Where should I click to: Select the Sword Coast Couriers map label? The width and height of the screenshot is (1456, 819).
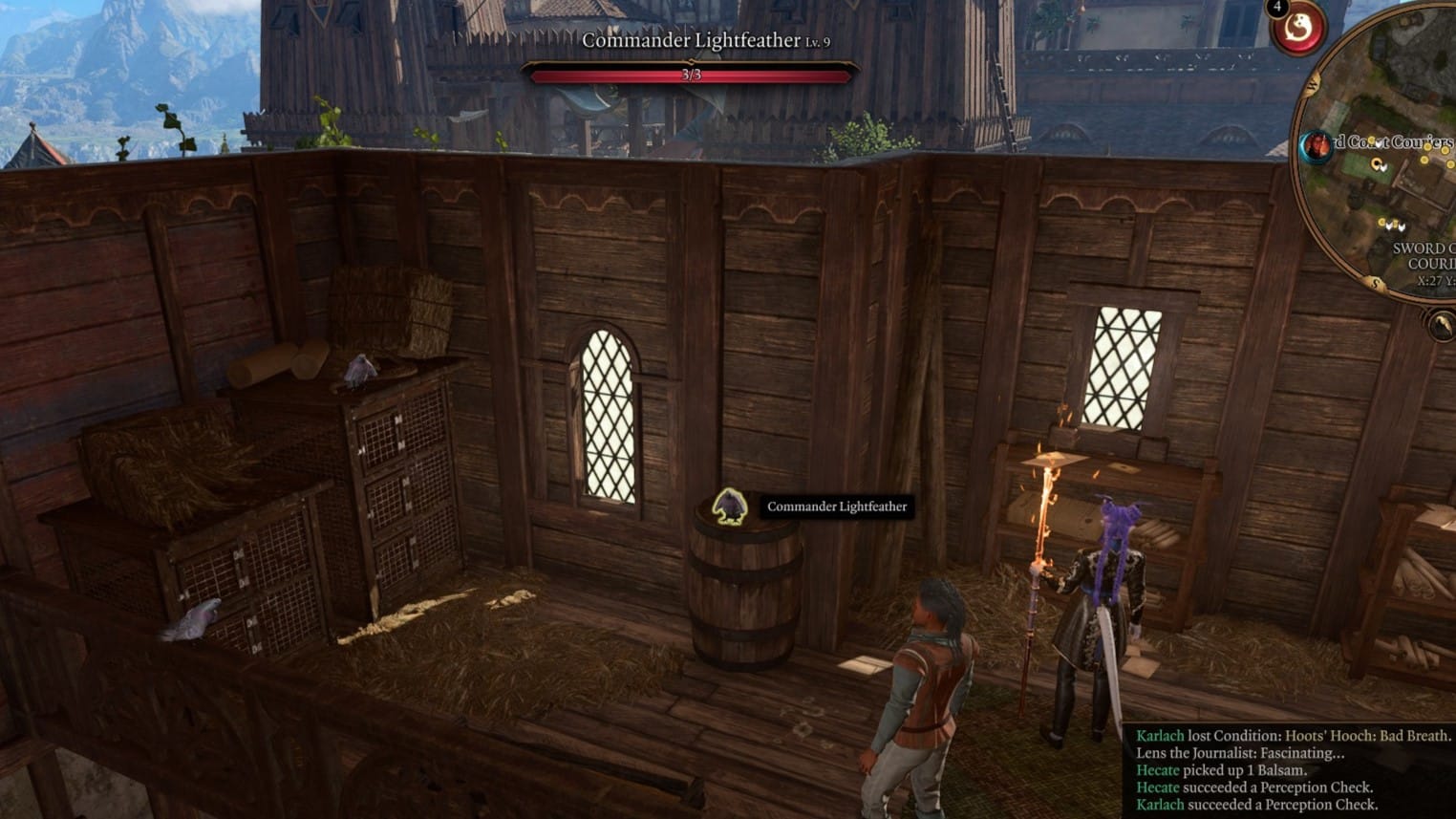(x=1396, y=142)
